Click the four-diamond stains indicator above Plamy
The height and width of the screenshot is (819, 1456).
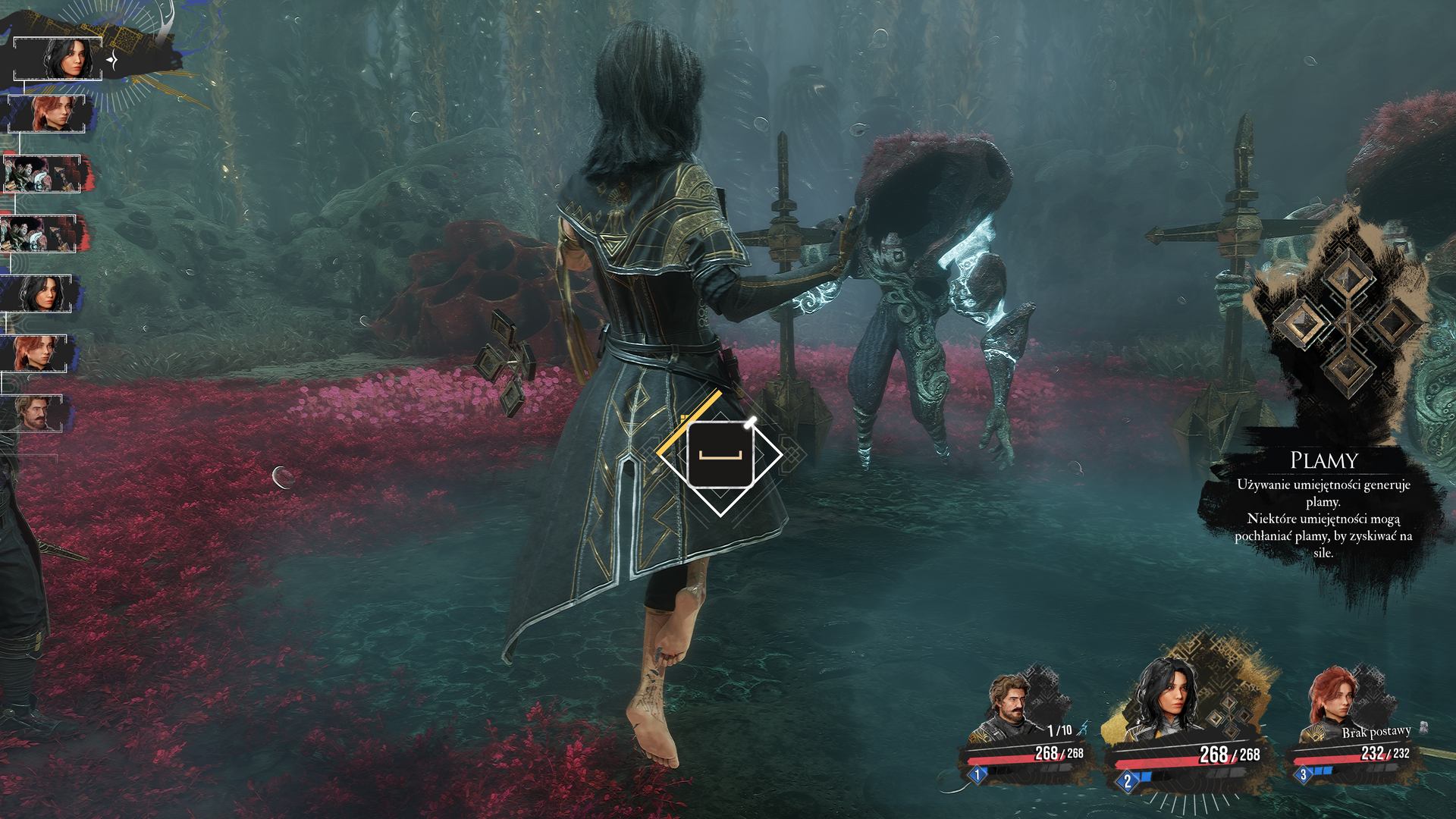tap(1346, 321)
